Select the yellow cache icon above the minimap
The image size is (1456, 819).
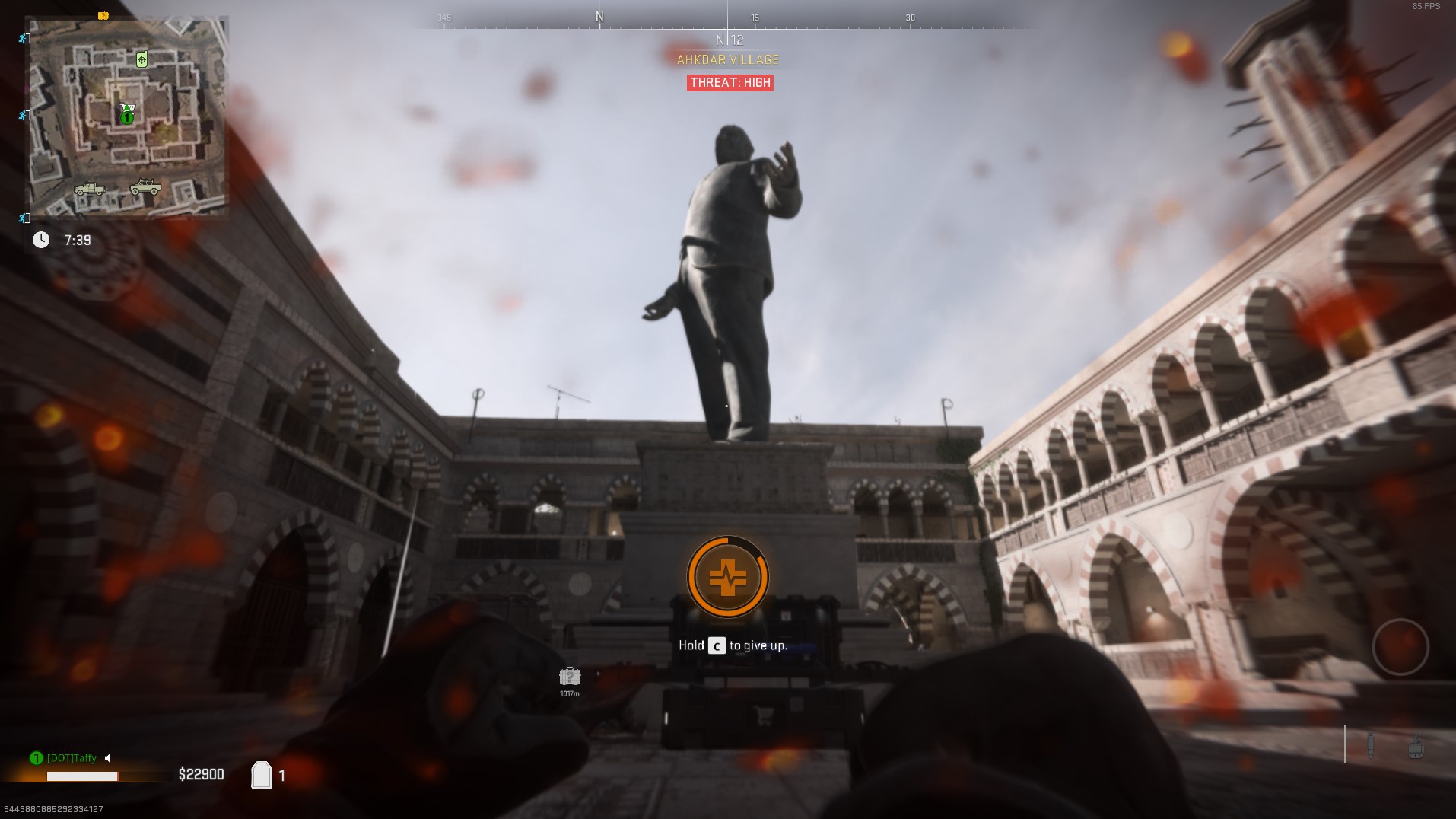click(x=103, y=14)
